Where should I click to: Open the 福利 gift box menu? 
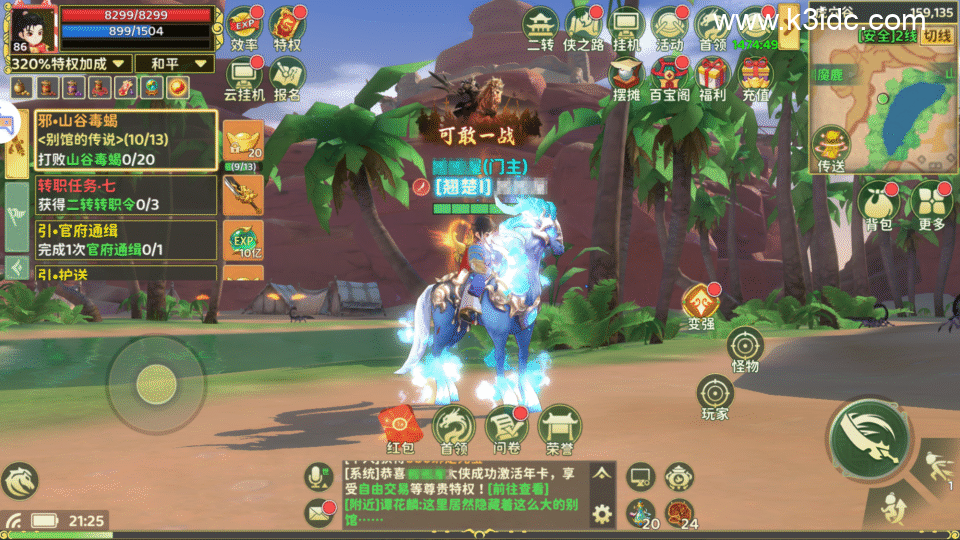(712, 77)
